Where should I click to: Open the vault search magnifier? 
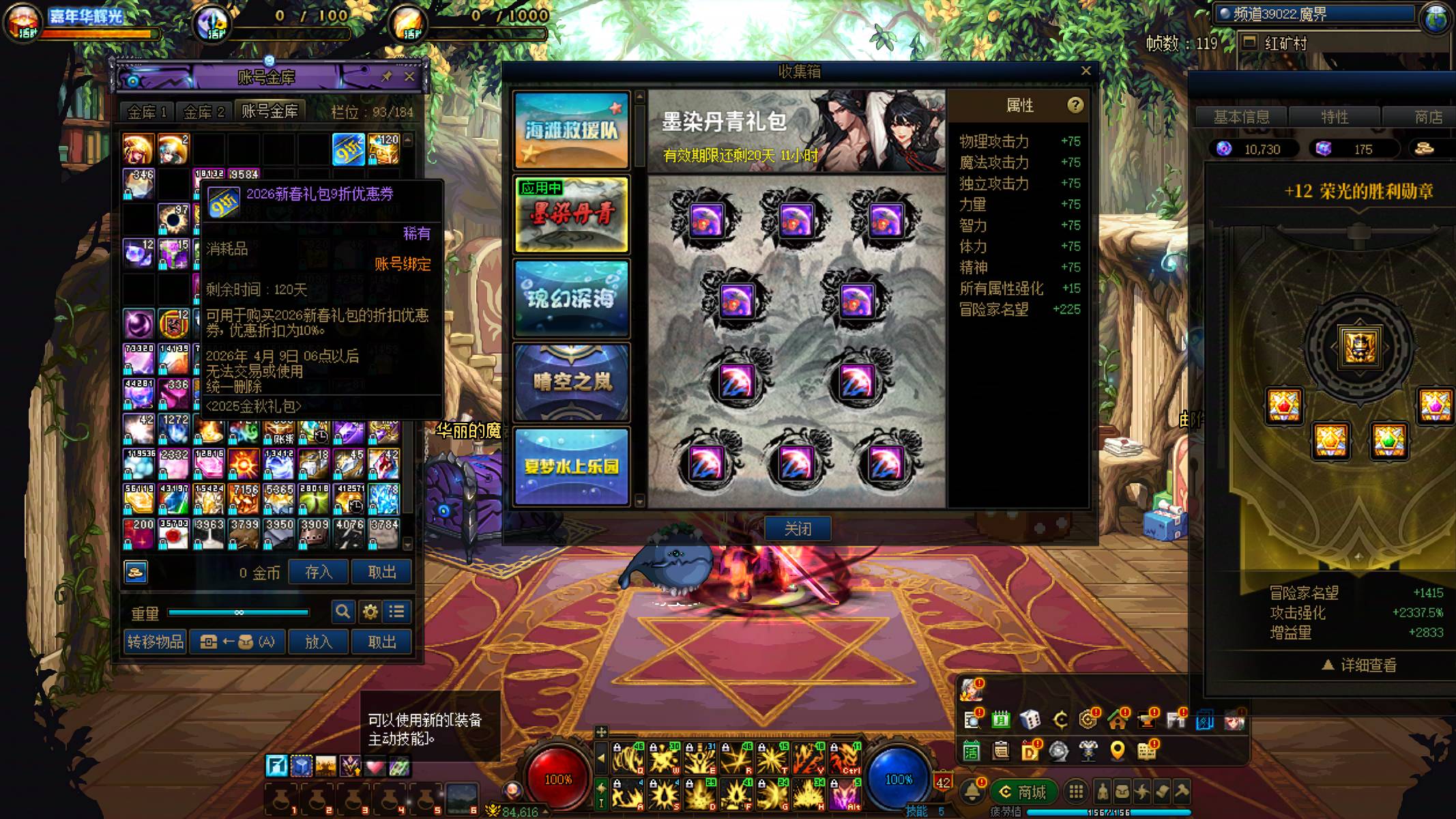click(x=343, y=612)
